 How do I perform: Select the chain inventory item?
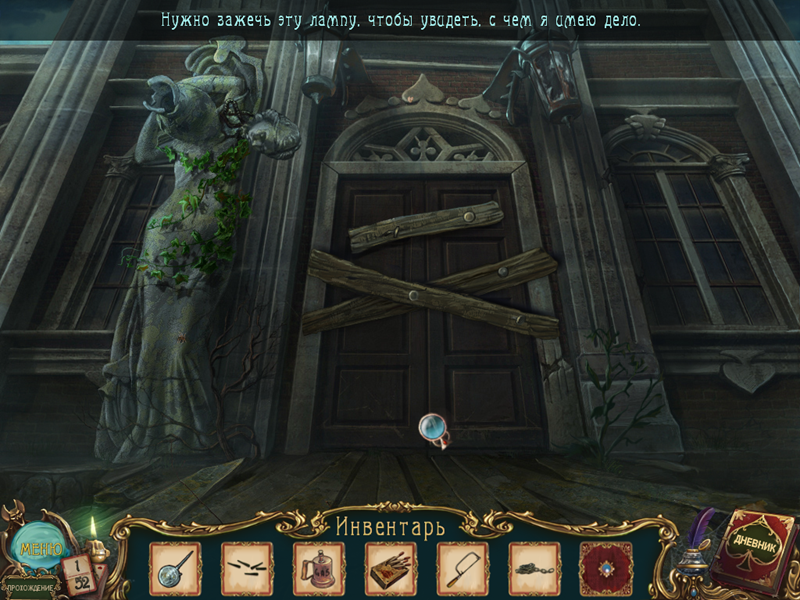click(x=534, y=567)
